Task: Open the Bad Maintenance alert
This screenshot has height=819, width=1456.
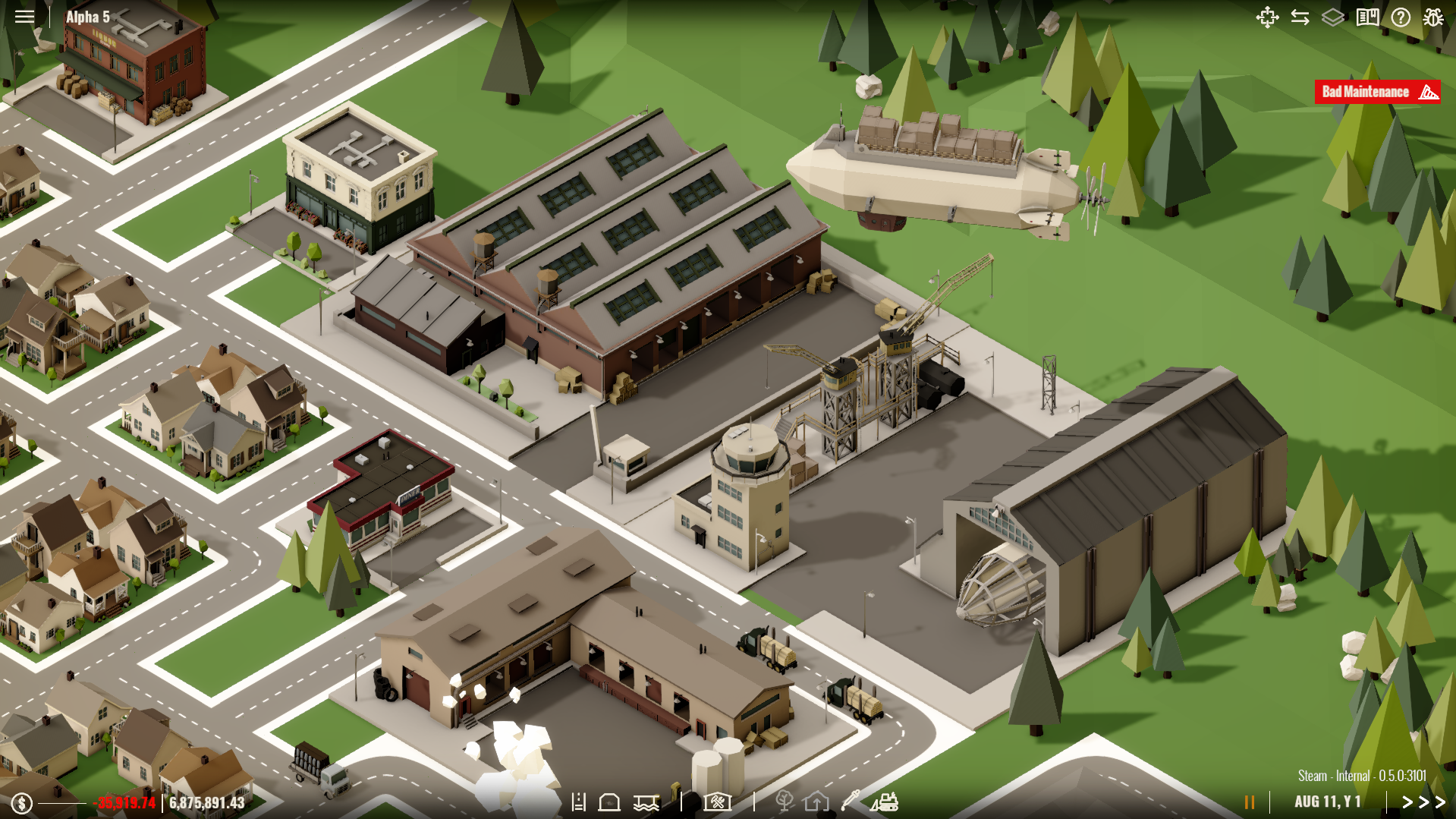Action: 1377,92
